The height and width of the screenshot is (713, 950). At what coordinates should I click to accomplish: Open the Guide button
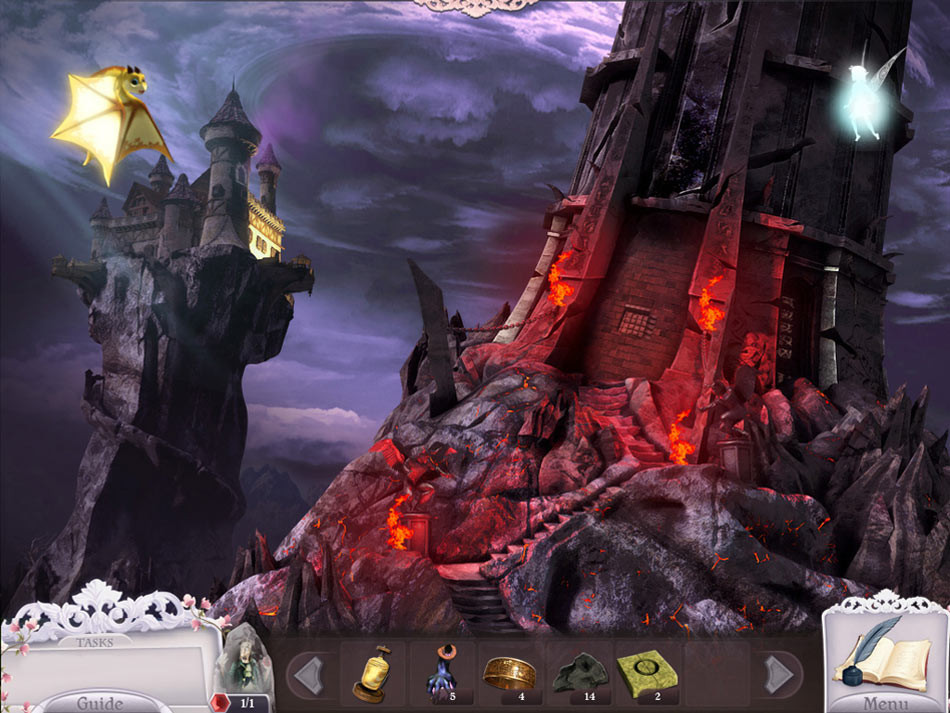point(101,701)
